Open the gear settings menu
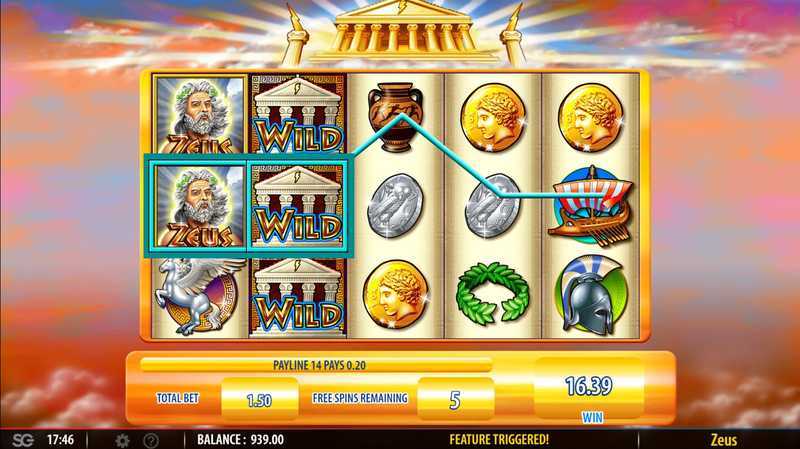Image resolution: width=800 pixels, height=449 pixels. pos(123,439)
